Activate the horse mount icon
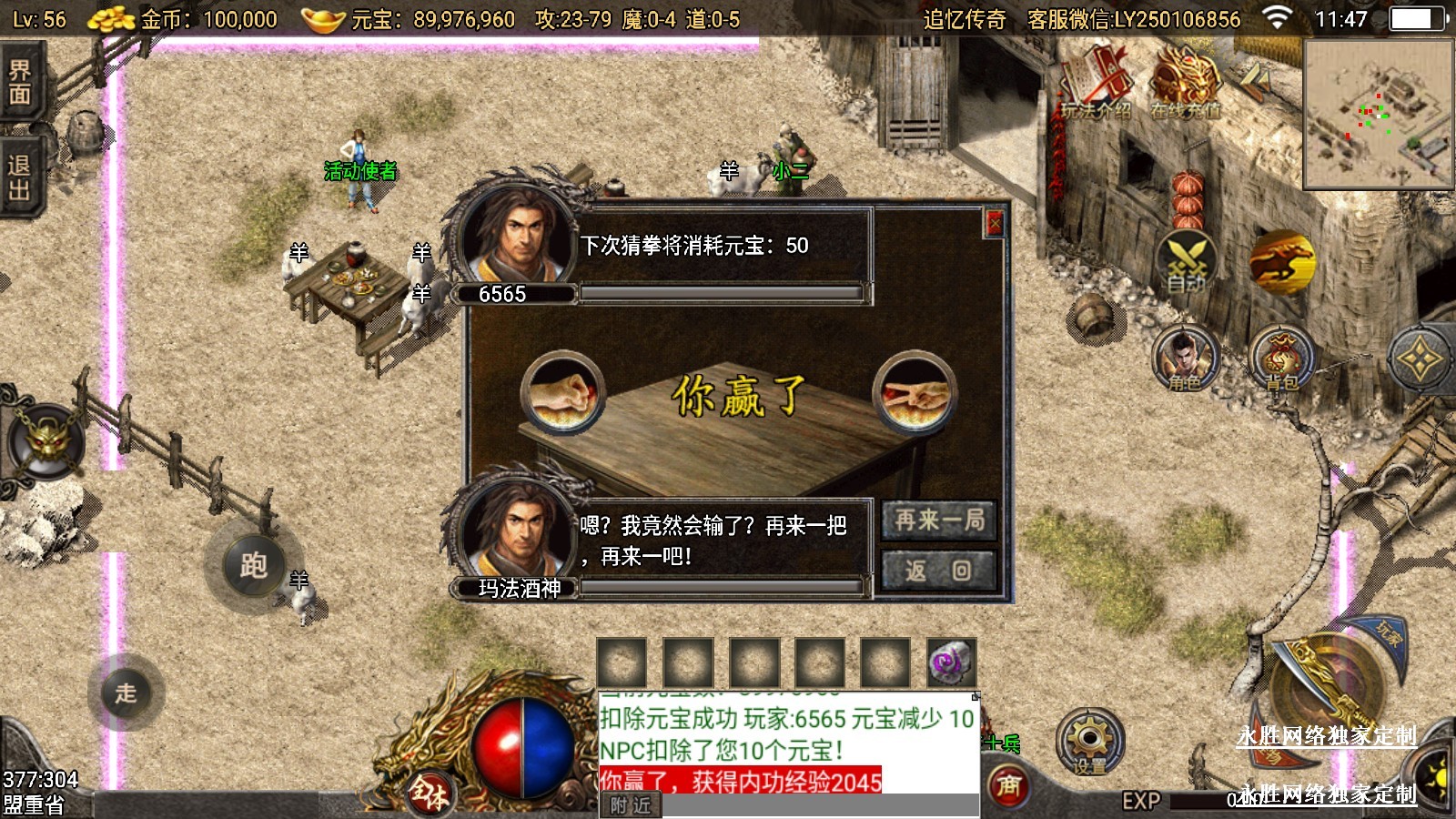Image resolution: width=1456 pixels, height=819 pixels. pos(1281,261)
